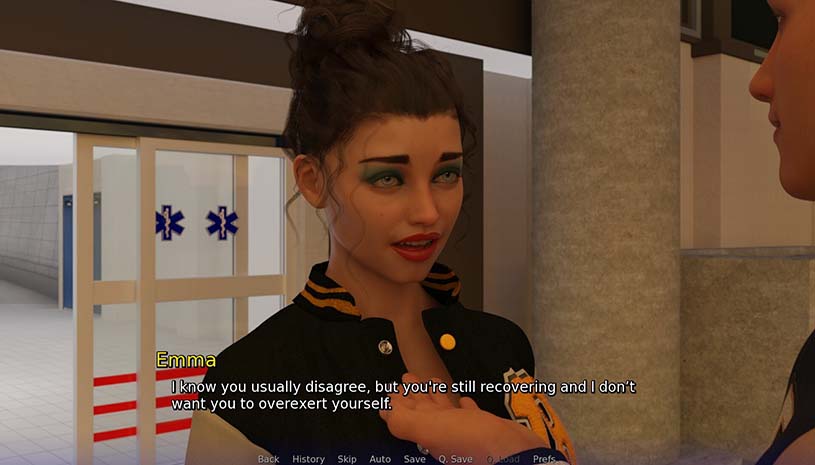The width and height of the screenshot is (815, 465).
Task: Activate Skip in the quick menu
Action: click(x=347, y=459)
